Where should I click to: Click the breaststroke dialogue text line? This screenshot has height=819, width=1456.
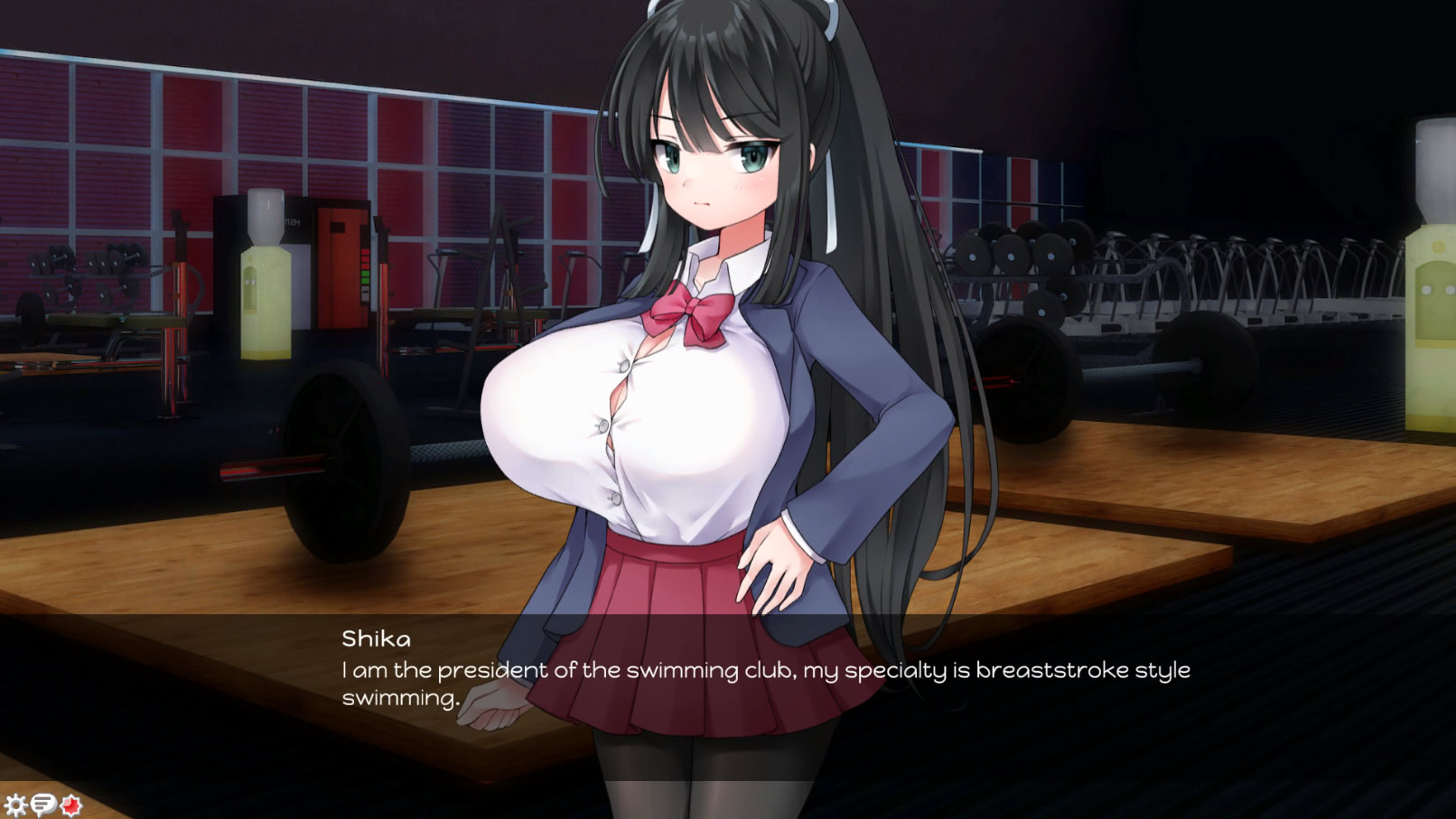coord(766,670)
